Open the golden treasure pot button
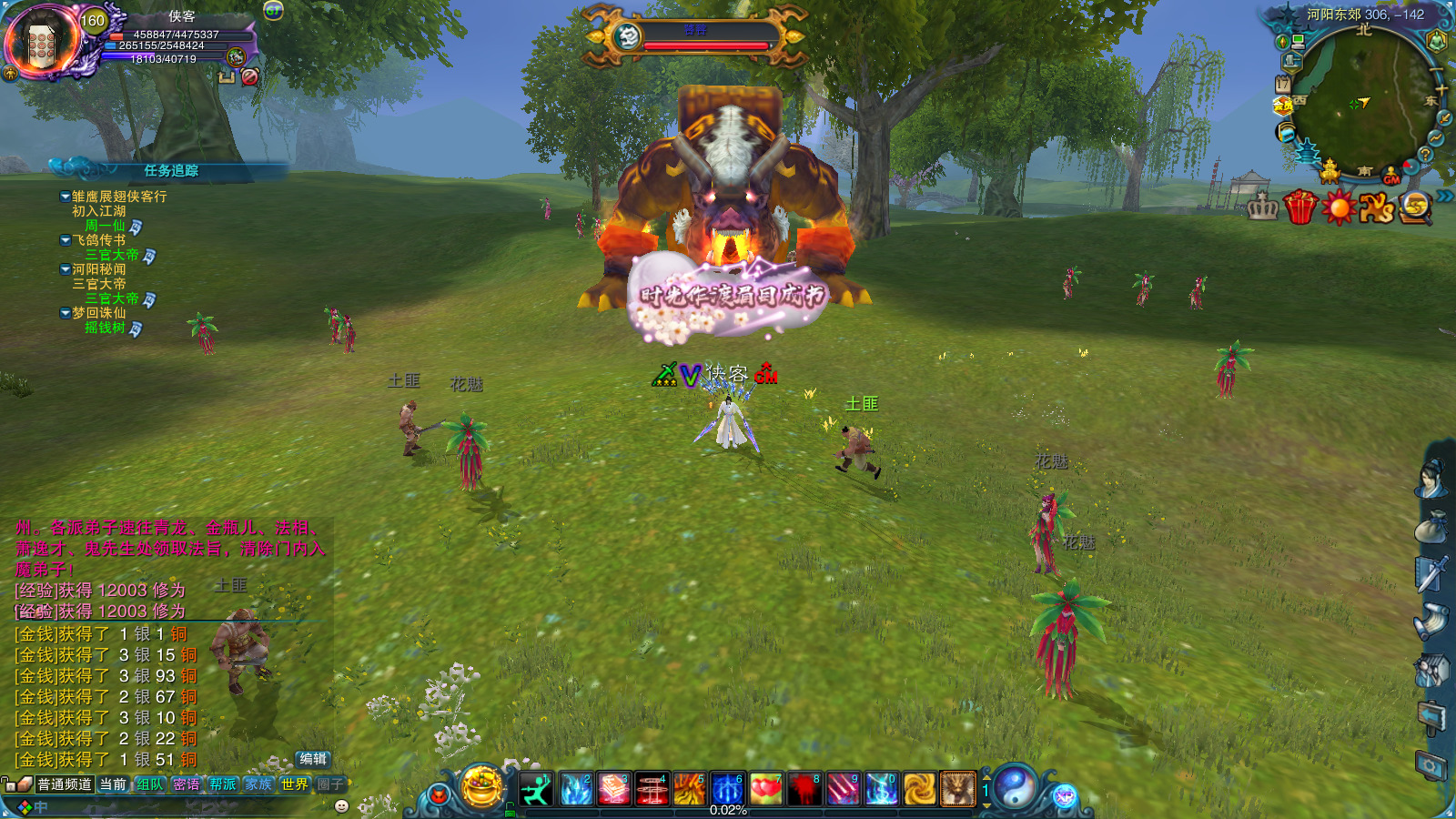Image resolution: width=1456 pixels, height=819 pixels. pyautogui.click(x=482, y=786)
